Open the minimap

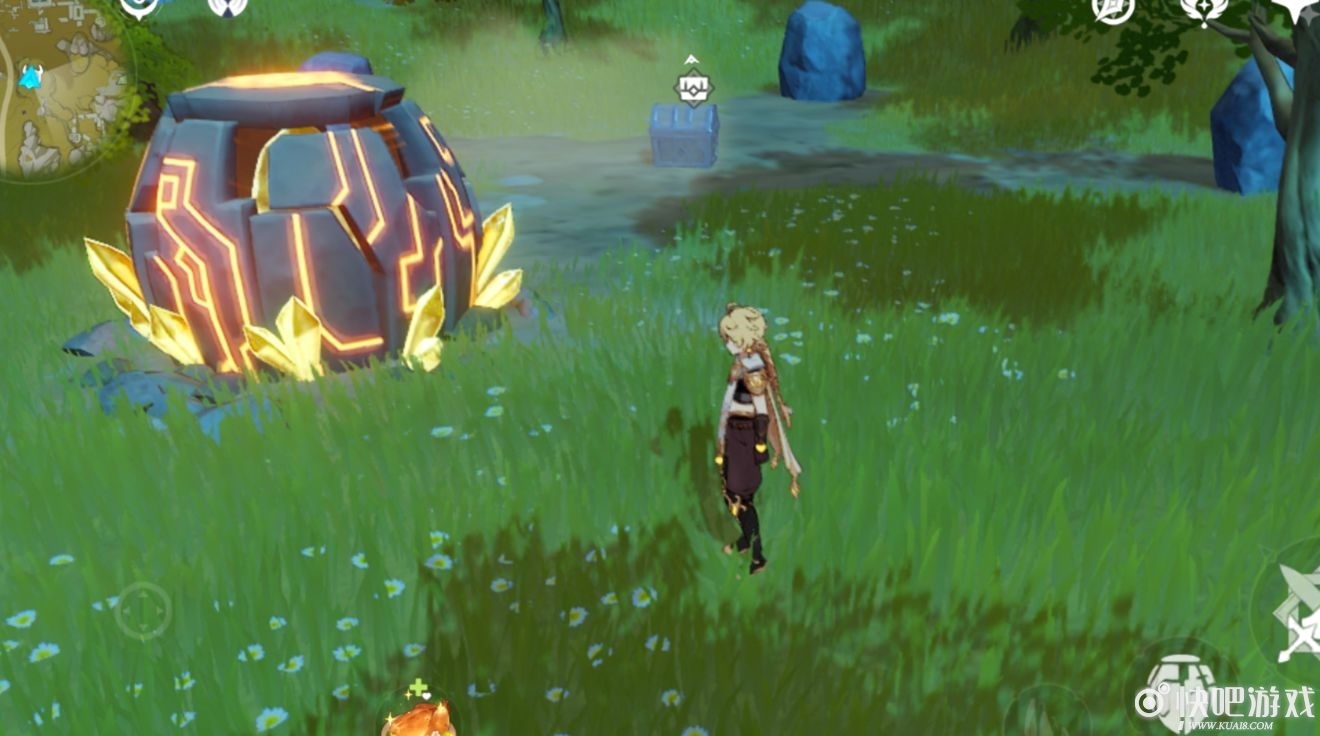tap(62, 90)
